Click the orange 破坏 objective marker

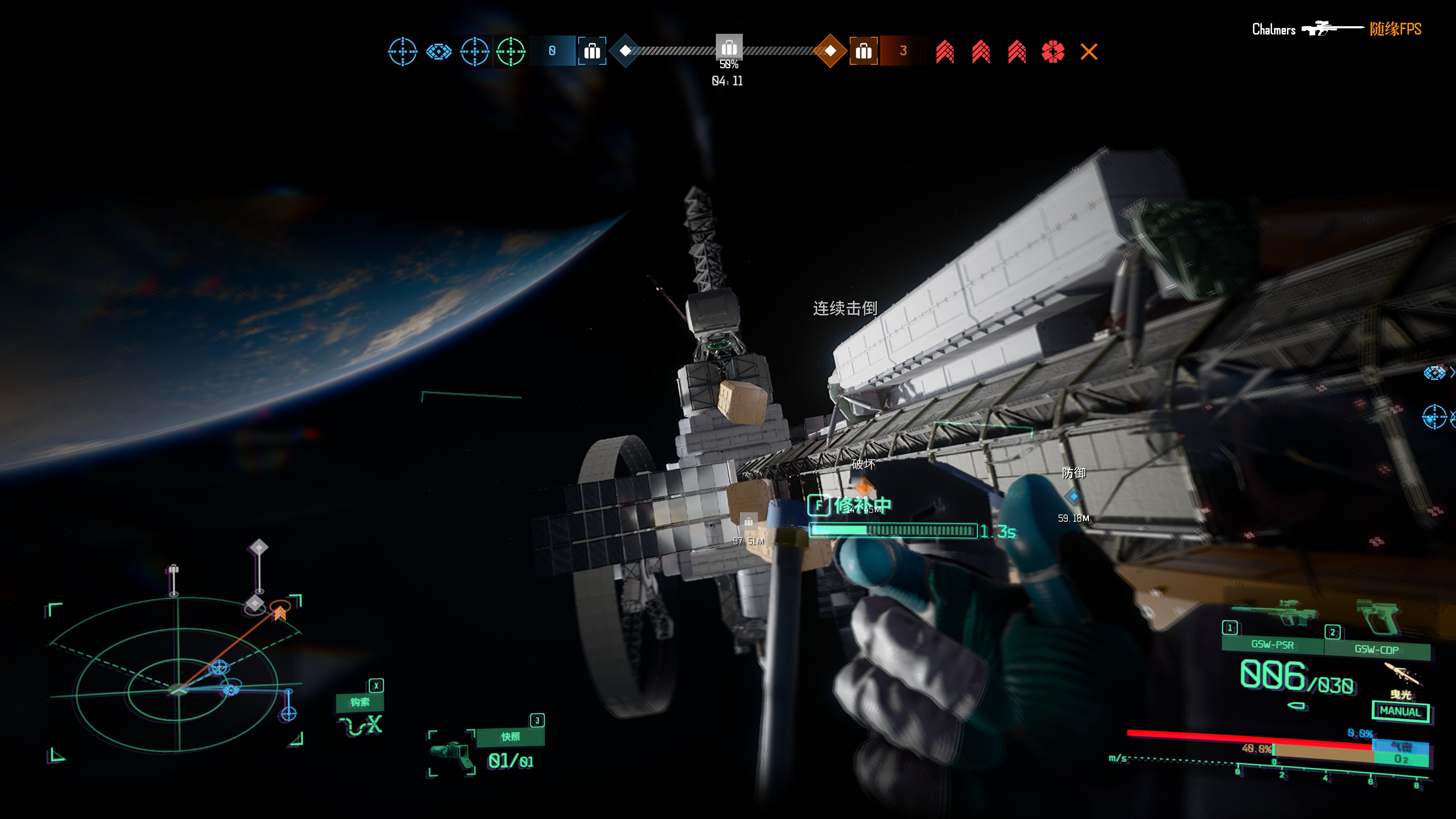pyautogui.click(x=864, y=486)
